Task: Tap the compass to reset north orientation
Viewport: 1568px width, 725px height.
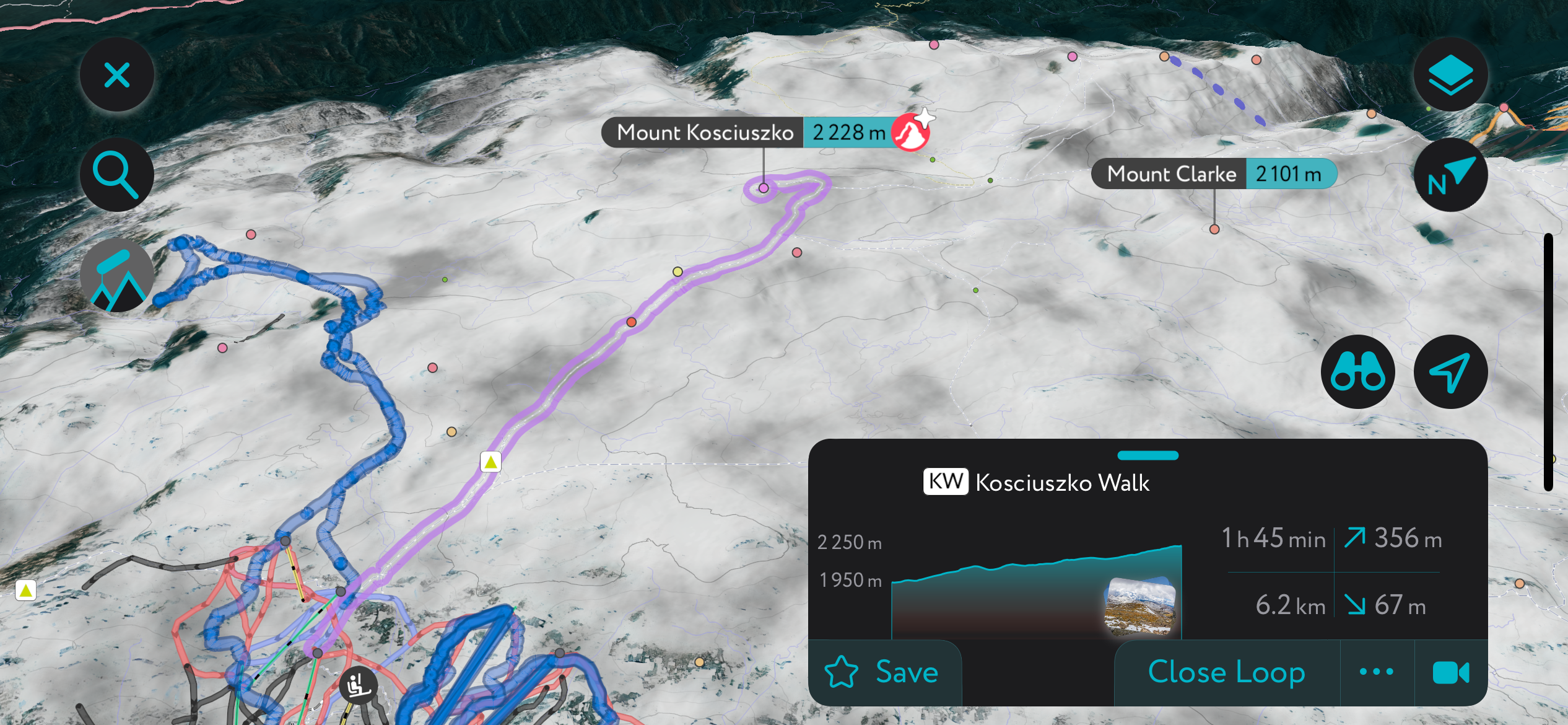Action: tap(1451, 175)
